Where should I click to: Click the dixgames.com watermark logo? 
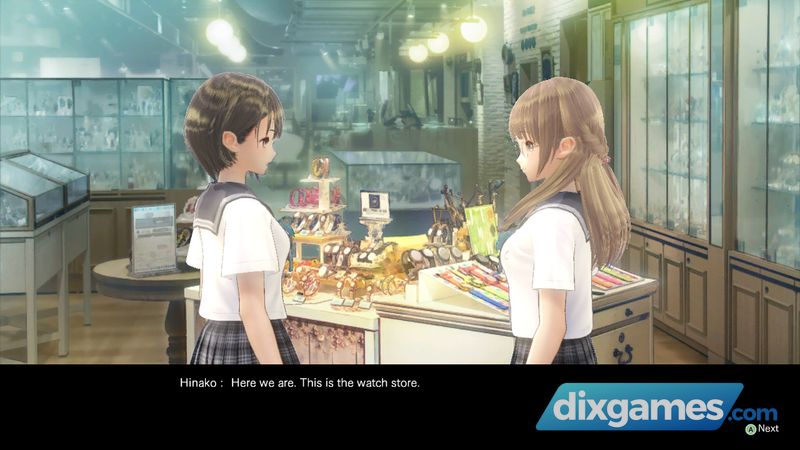[655, 409]
